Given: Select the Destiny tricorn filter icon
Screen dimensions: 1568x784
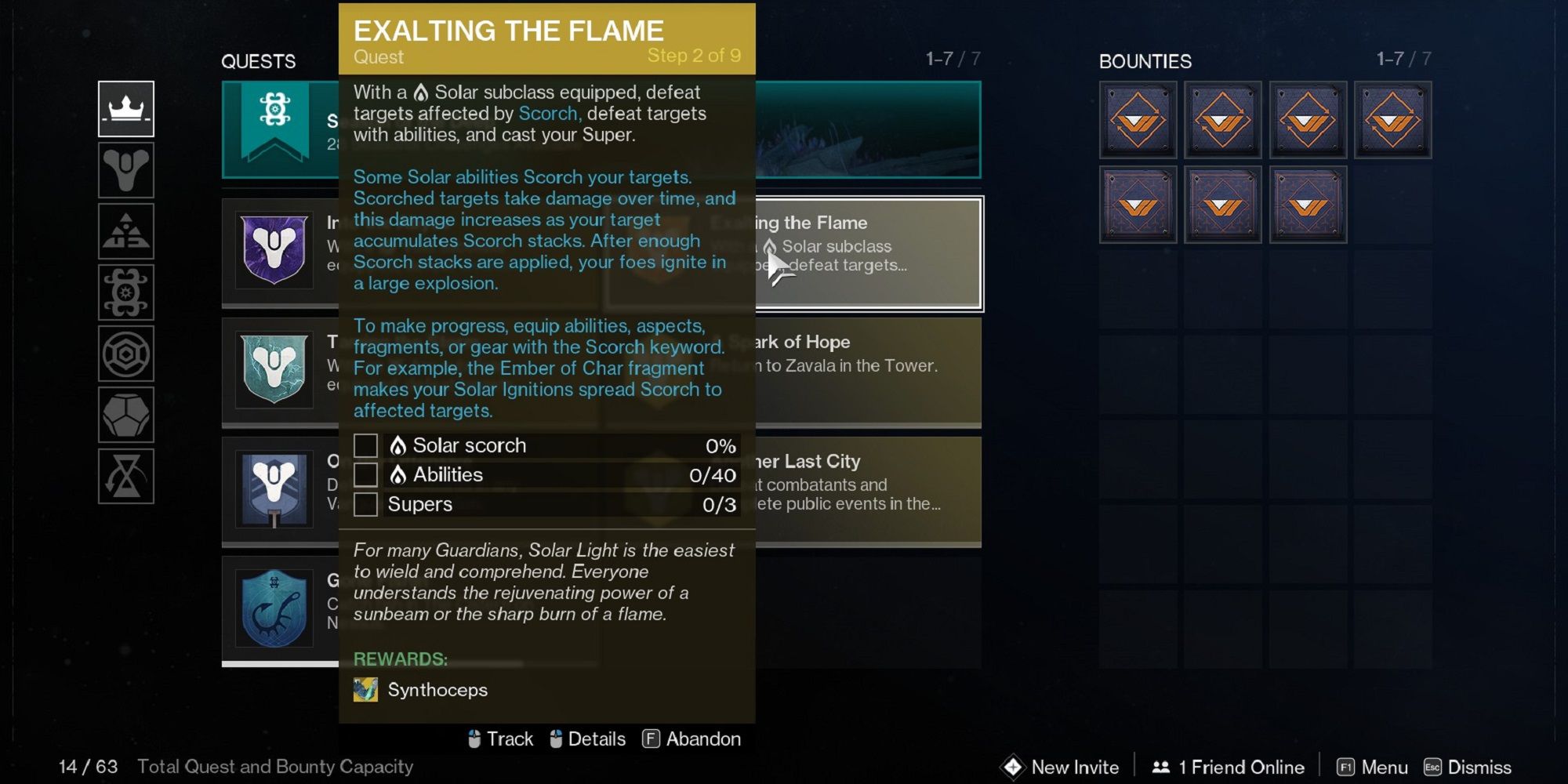Looking at the screenshot, I should [x=125, y=171].
